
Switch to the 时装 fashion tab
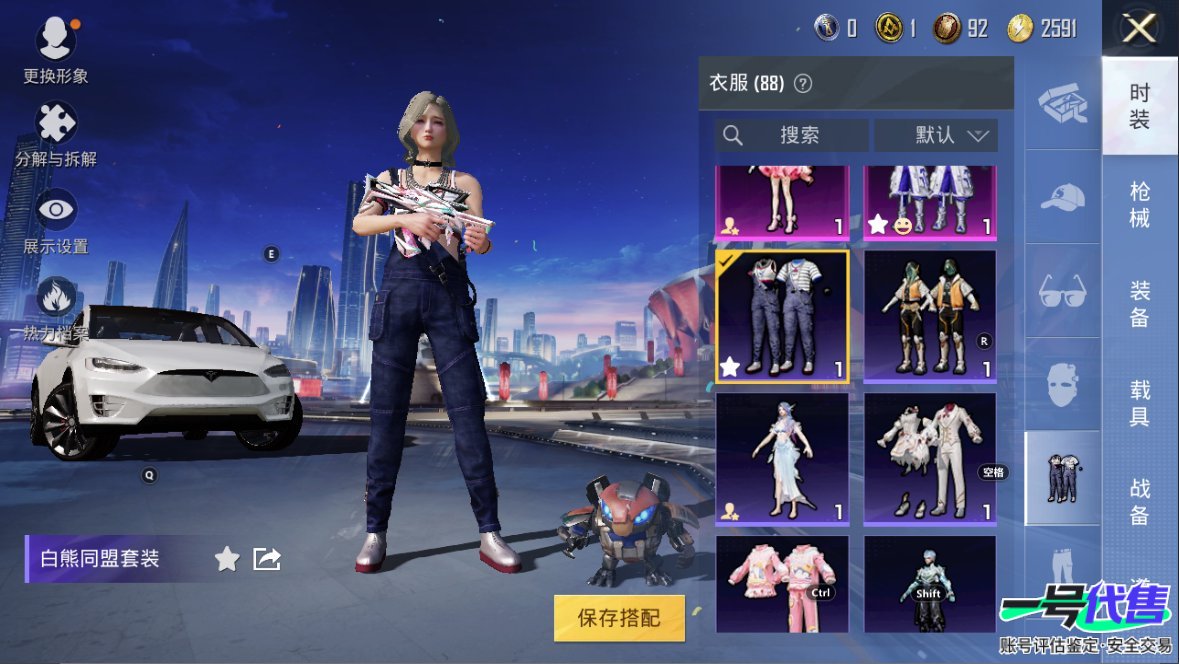[x=1139, y=106]
